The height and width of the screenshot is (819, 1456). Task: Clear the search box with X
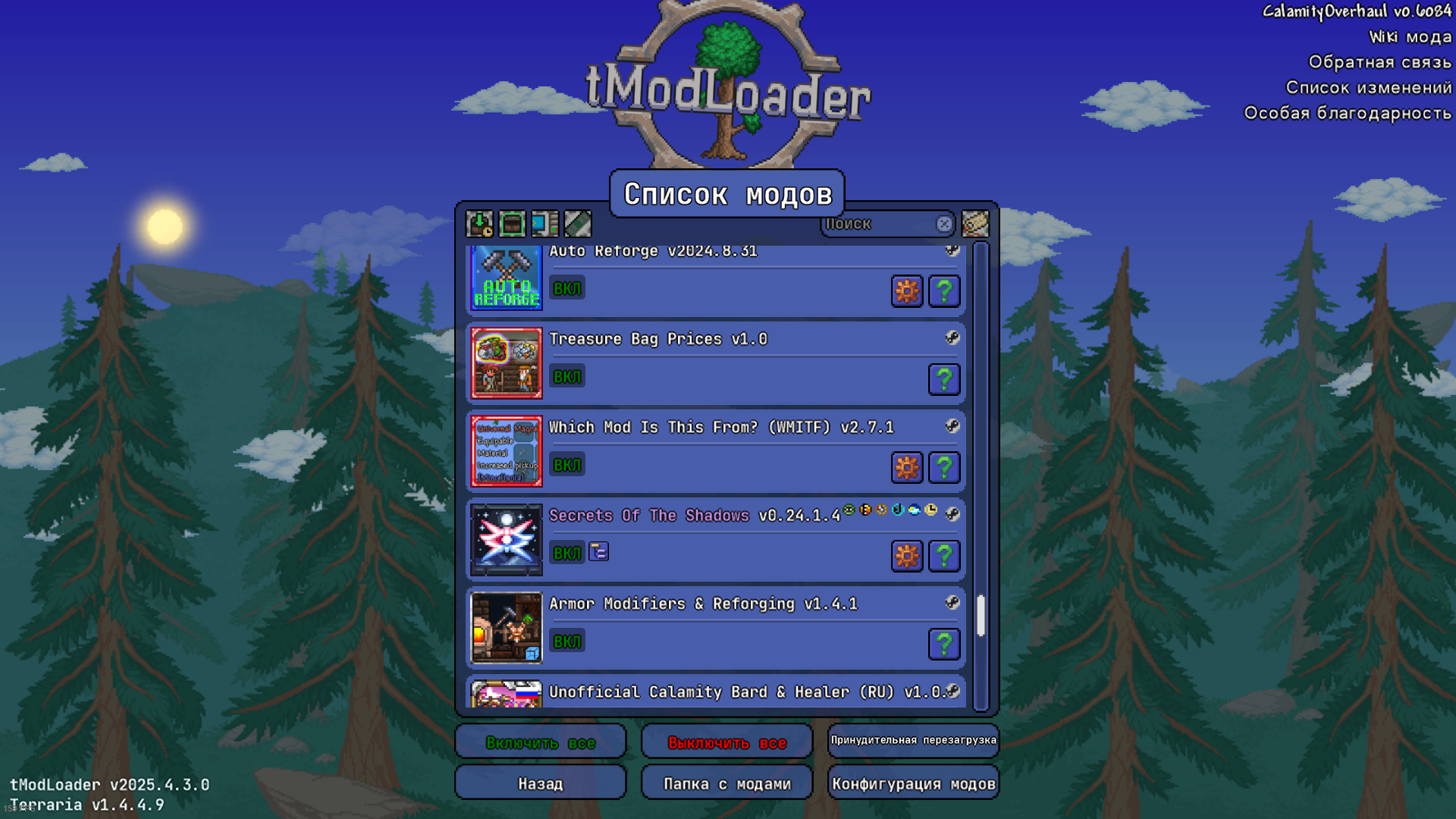tap(944, 224)
